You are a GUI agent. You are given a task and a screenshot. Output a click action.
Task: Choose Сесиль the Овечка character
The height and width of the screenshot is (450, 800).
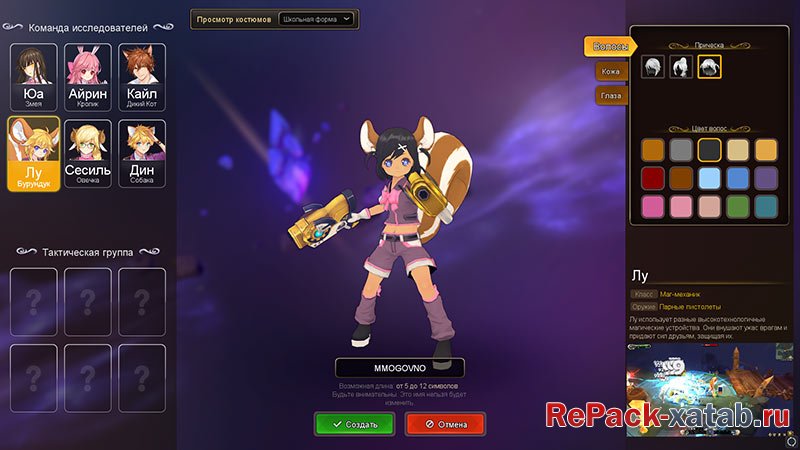87,153
